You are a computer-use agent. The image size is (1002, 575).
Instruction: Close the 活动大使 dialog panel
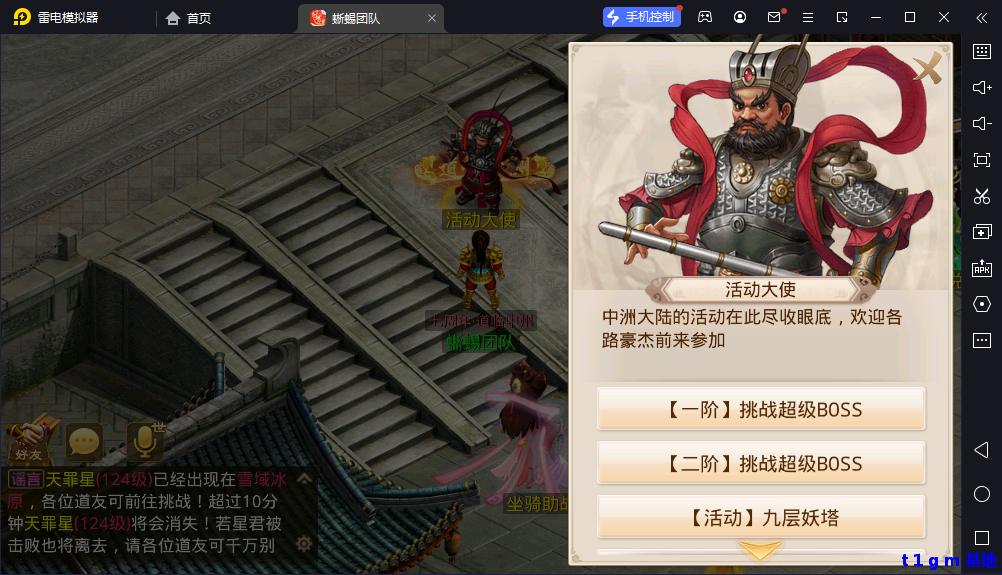click(x=929, y=69)
